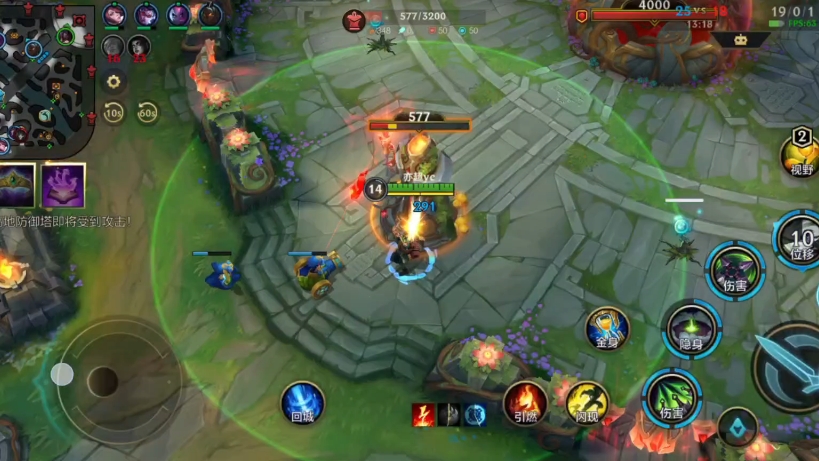Activate the 金身 hourglass item
The image size is (819, 461).
pyautogui.click(x=607, y=329)
